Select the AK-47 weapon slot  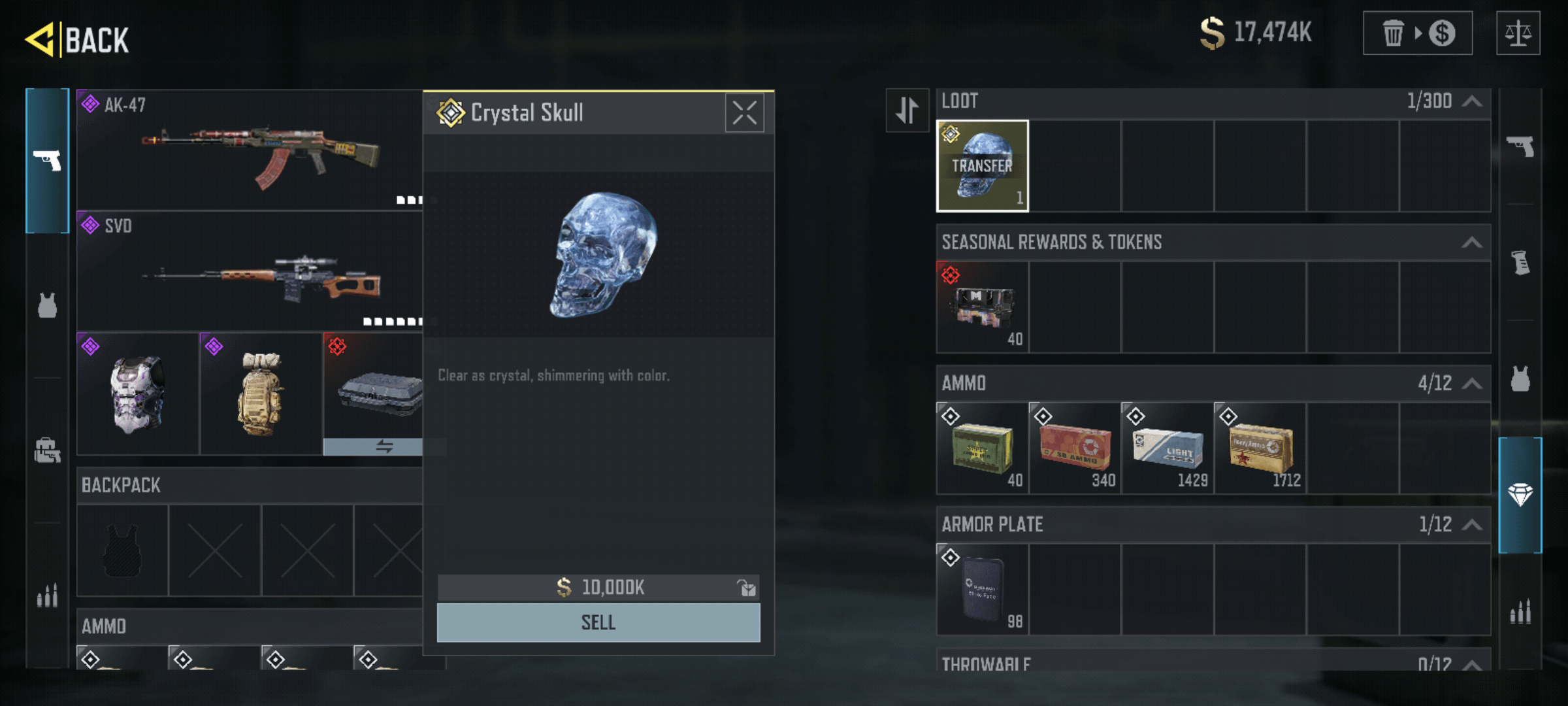point(250,150)
